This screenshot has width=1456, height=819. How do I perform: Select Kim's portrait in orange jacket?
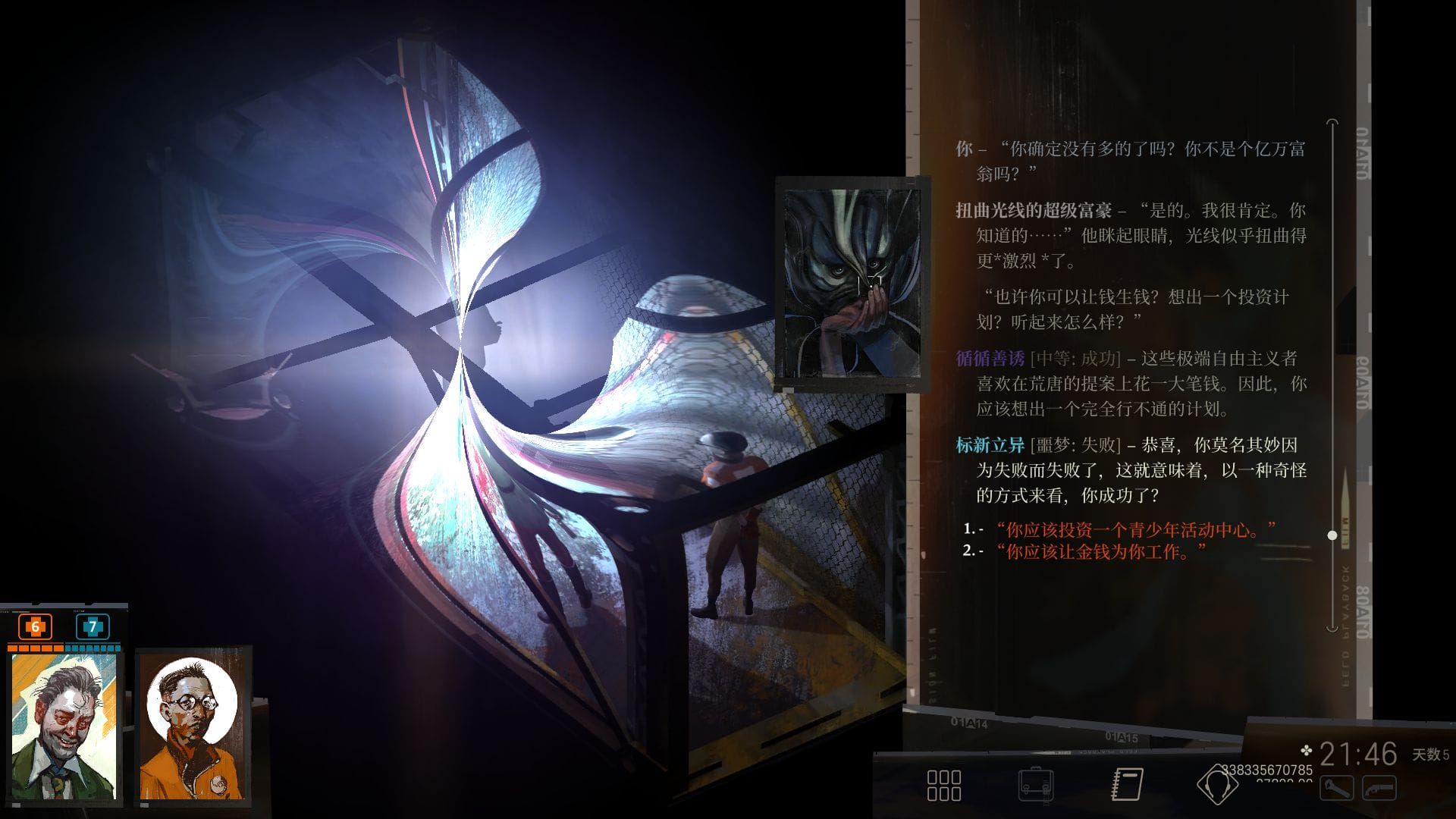pos(192,726)
